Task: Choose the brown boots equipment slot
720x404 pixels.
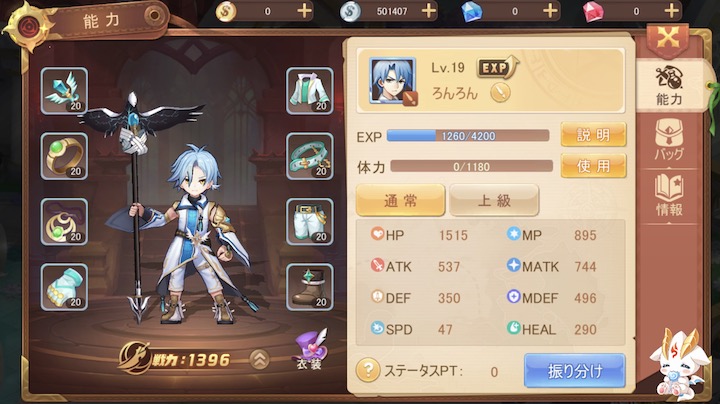Action: click(310, 287)
